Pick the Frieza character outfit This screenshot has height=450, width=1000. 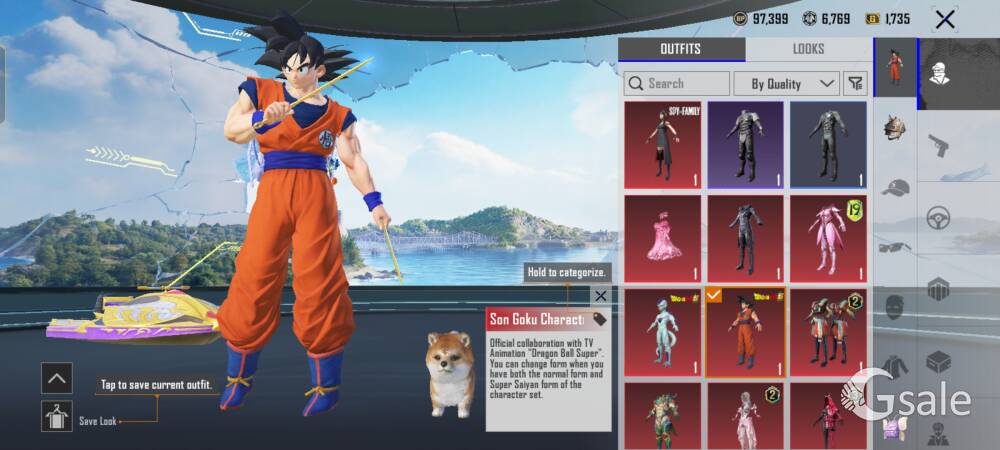click(x=661, y=332)
